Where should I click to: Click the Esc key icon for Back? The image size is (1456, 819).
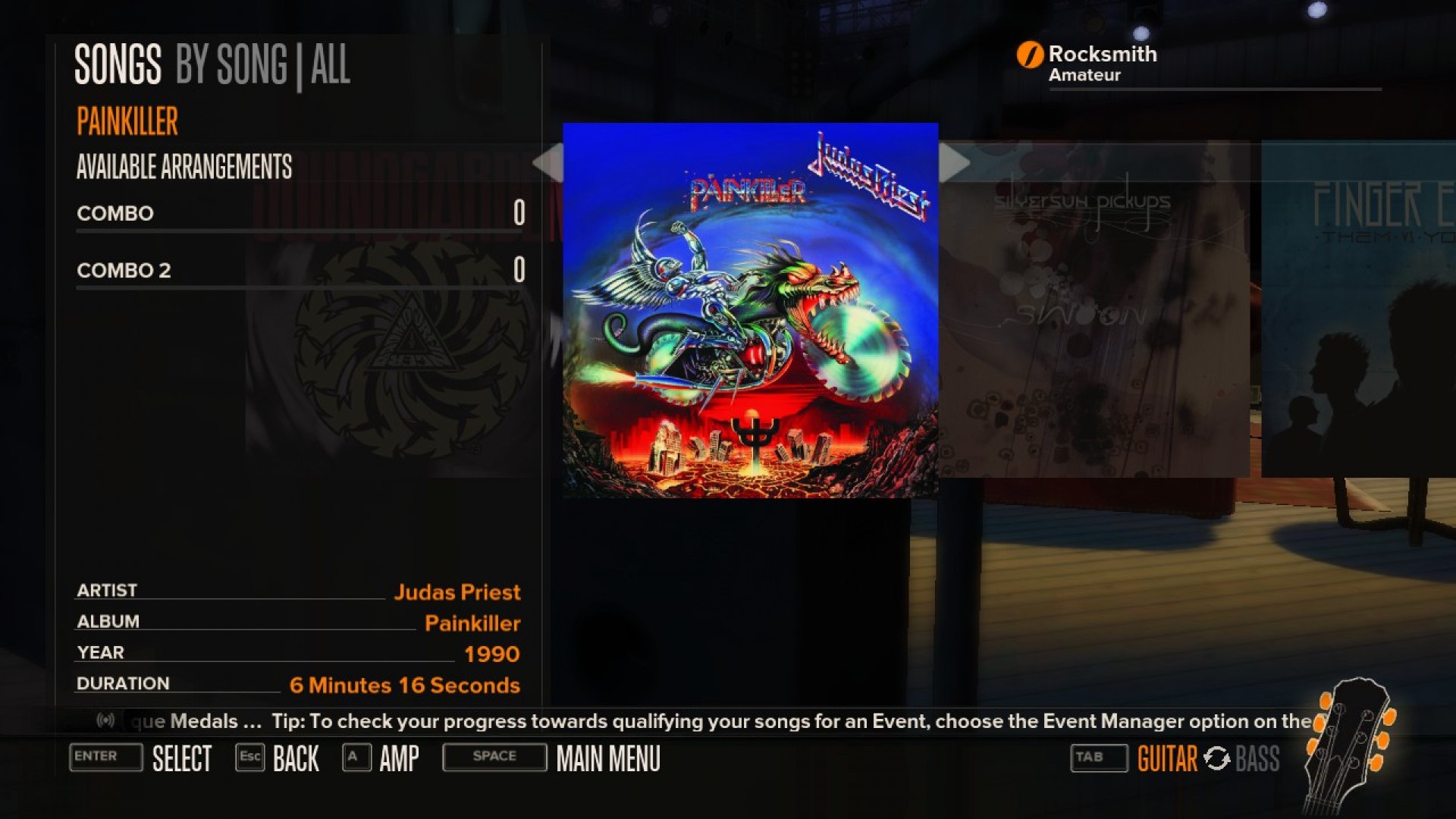point(250,758)
